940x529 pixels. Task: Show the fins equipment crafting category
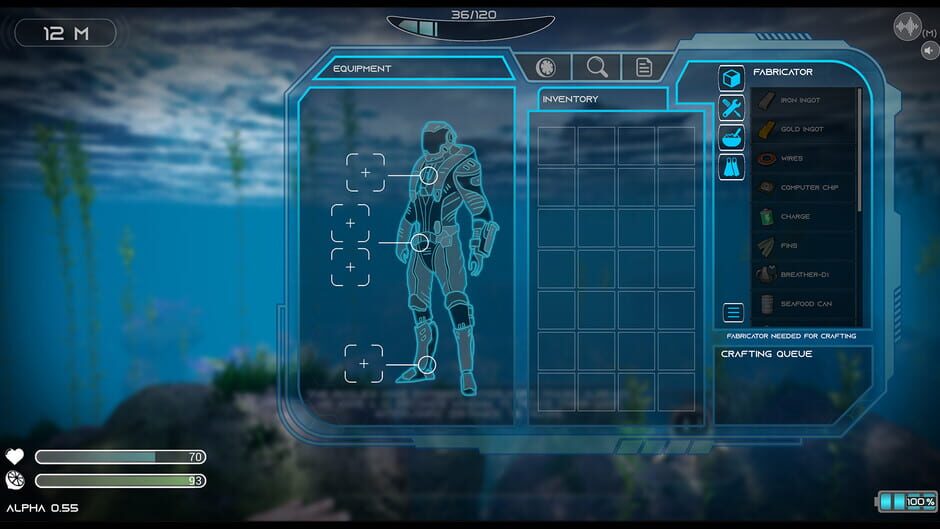pos(731,167)
